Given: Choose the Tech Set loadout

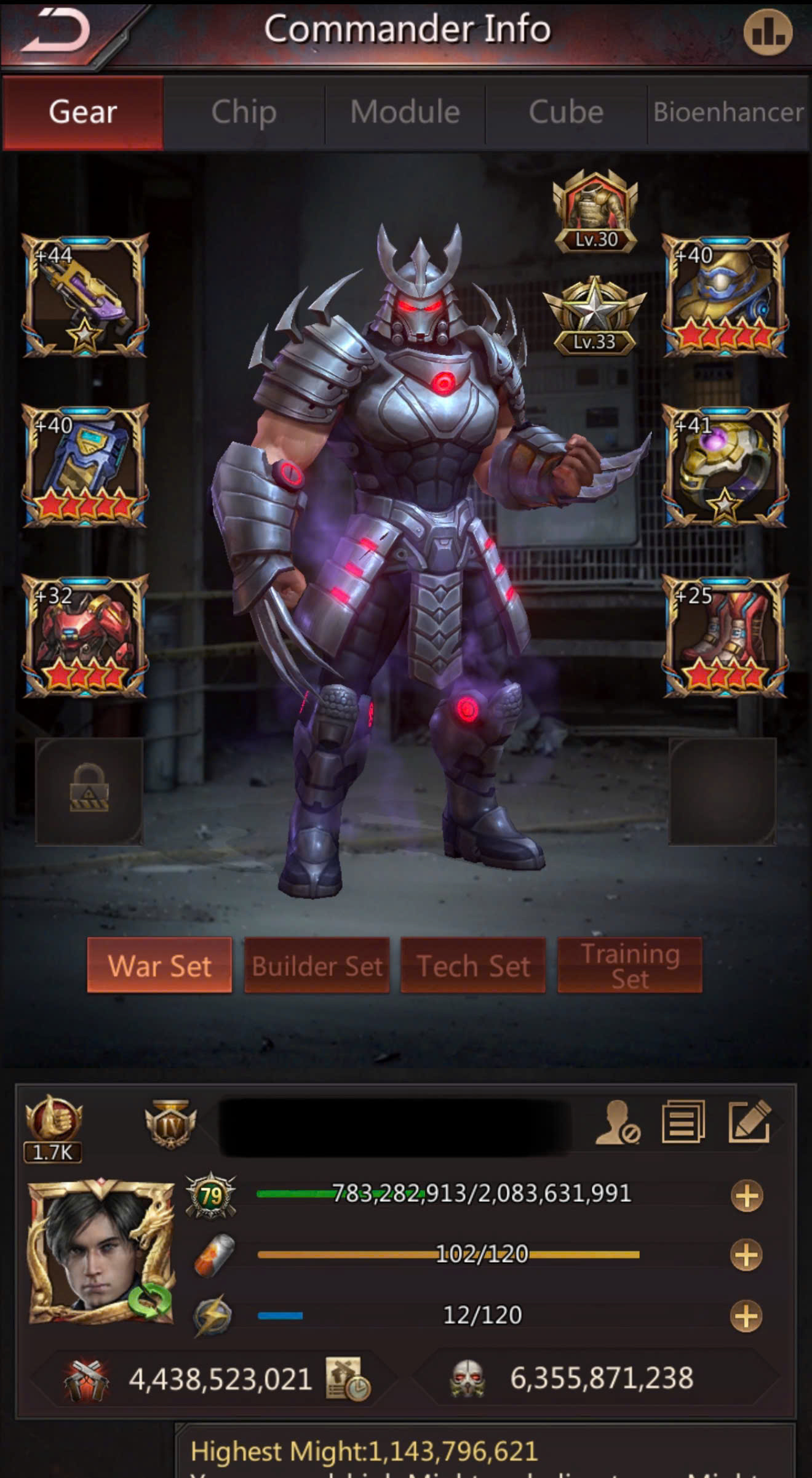Looking at the screenshot, I should pos(473,965).
